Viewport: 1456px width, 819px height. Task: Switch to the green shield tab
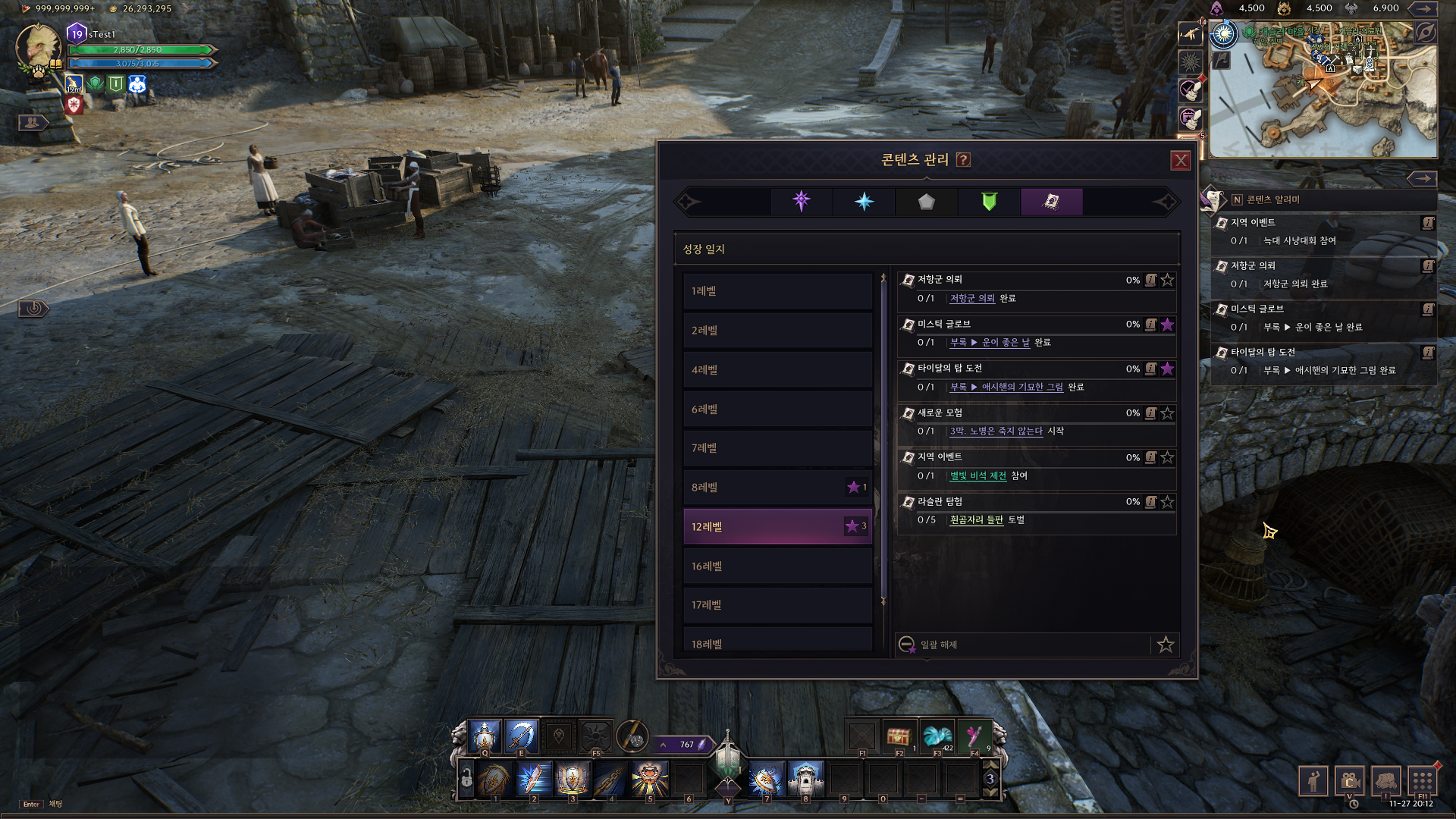point(989,202)
